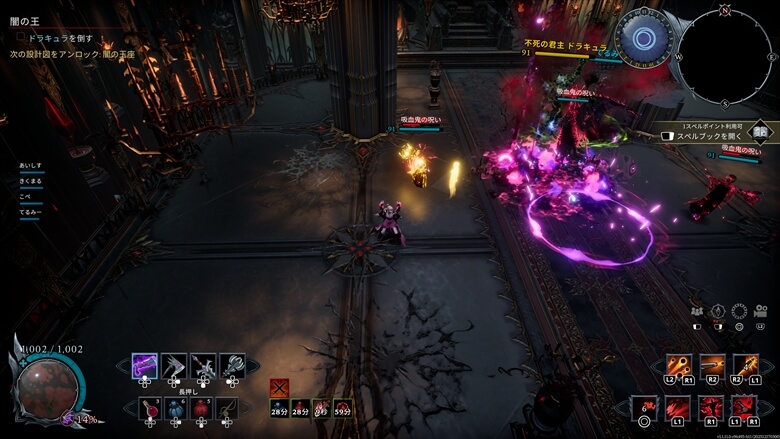The height and width of the screenshot is (439, 780).
Task: Cast the red figure blood spell
Action: 712,407
